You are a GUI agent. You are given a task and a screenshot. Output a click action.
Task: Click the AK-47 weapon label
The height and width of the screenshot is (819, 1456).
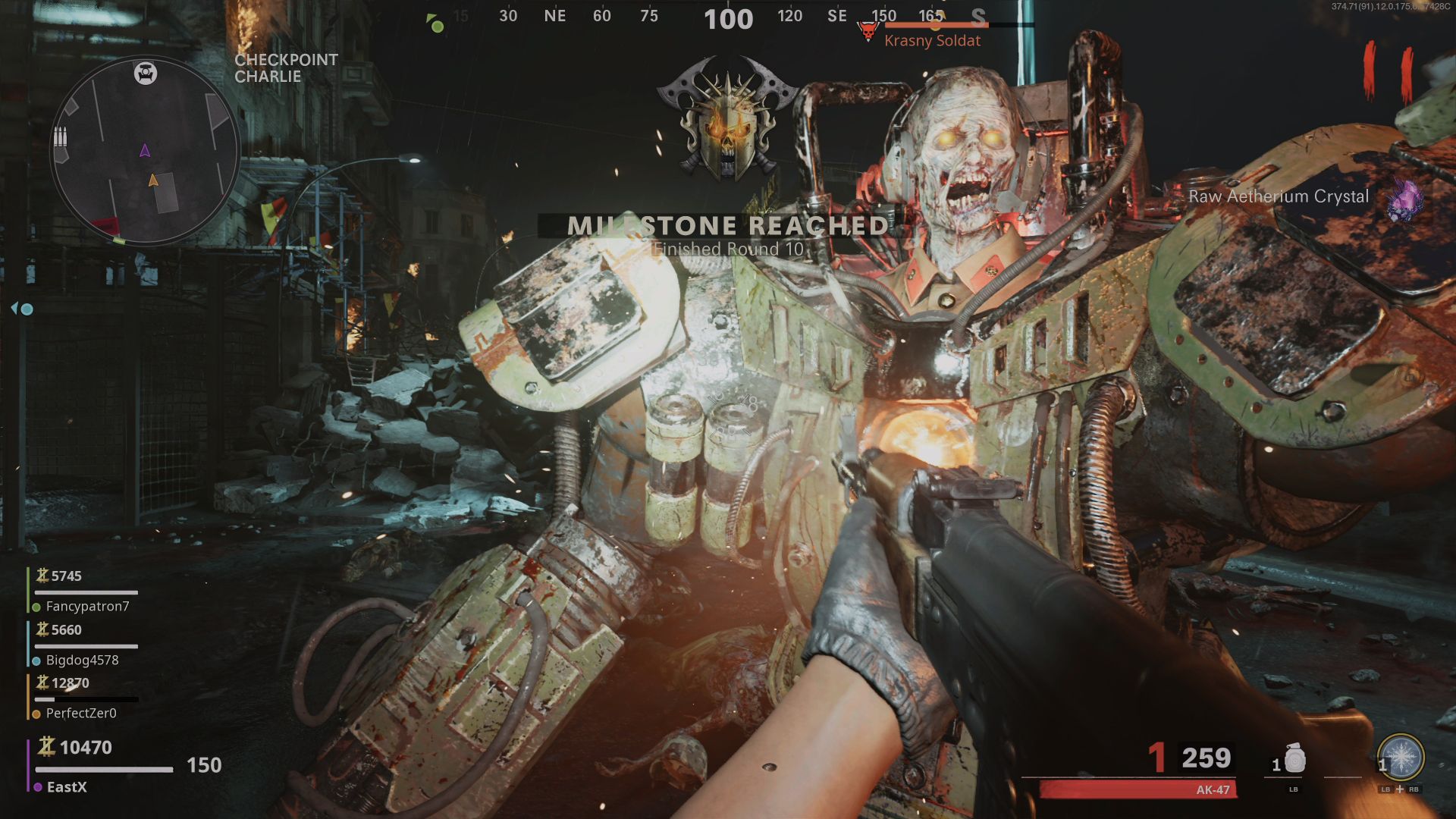click(1213, 789)
